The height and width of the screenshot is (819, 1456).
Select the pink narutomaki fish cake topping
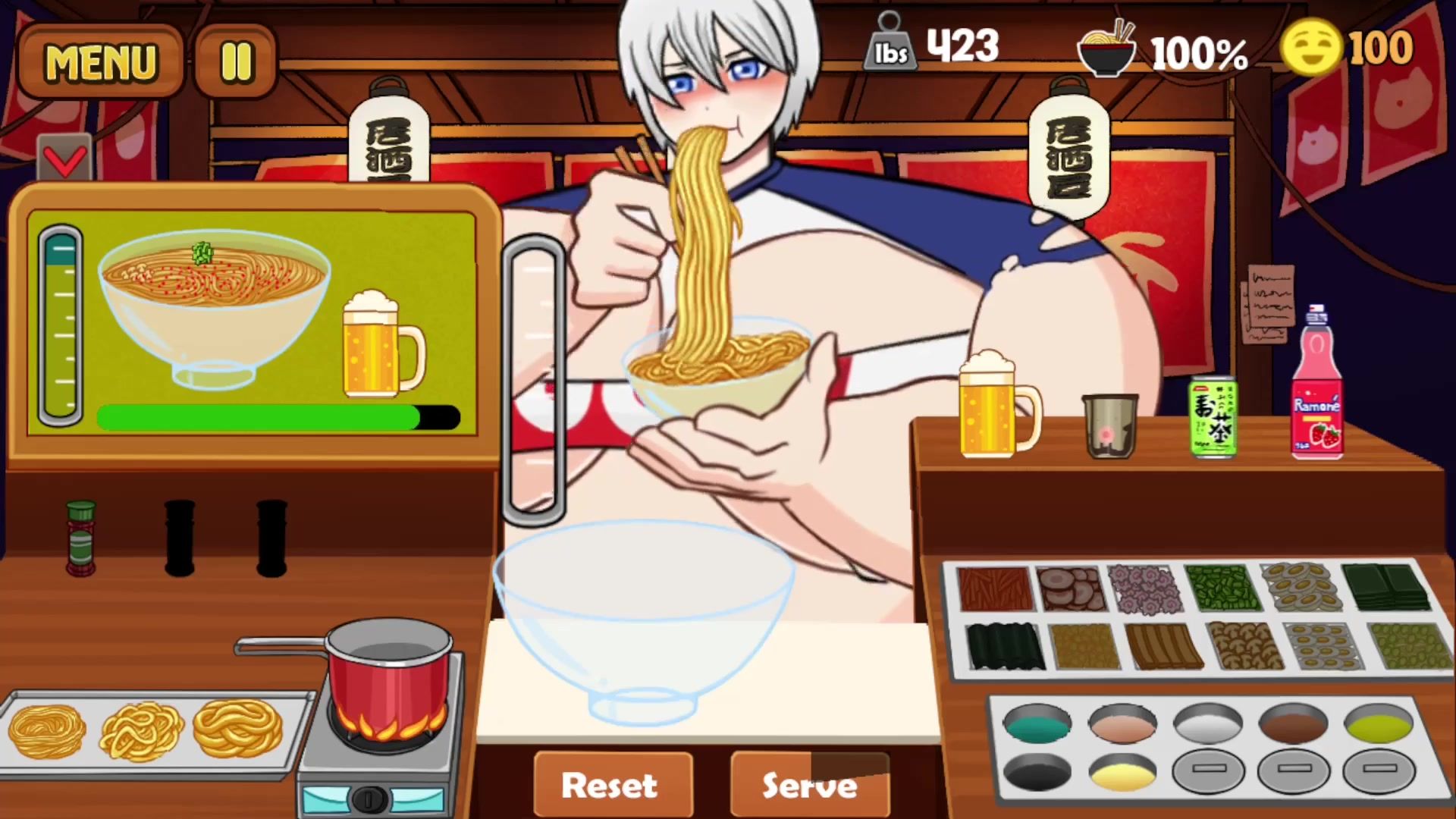coord(1145,588)
